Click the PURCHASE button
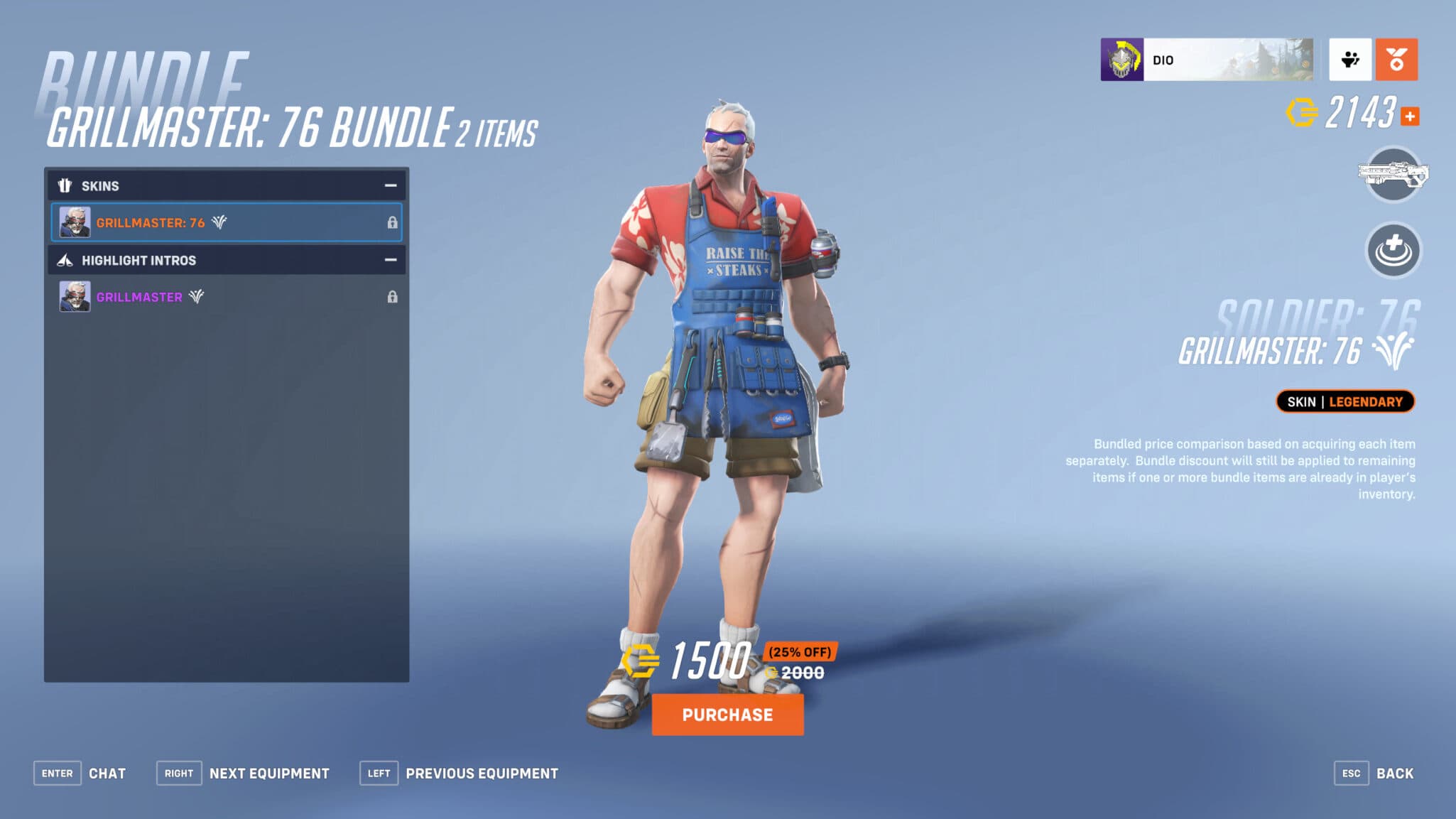 click(727, 715)
